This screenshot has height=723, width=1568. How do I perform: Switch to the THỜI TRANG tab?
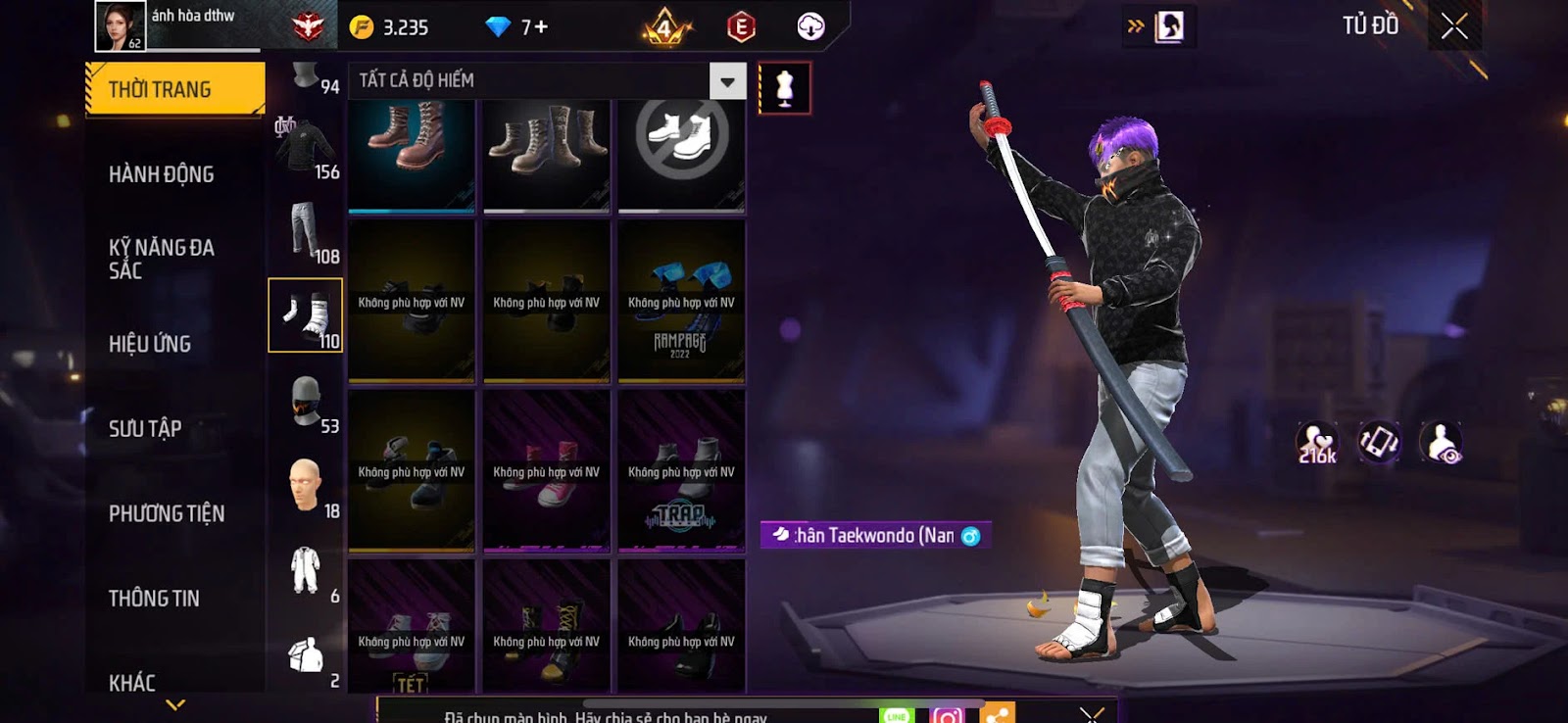point(174,89)
